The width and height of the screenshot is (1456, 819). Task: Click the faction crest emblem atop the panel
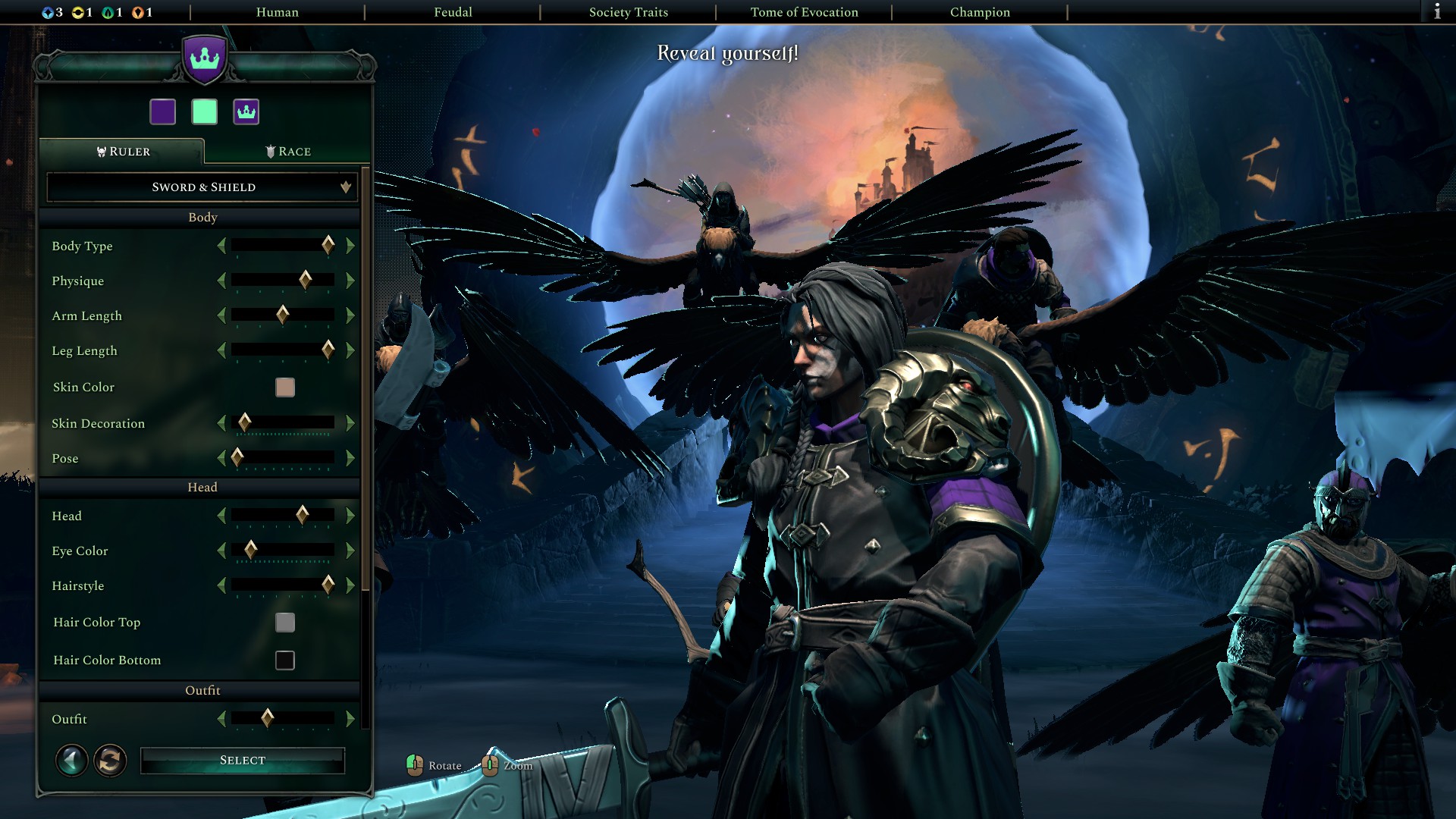coord(203,59)
